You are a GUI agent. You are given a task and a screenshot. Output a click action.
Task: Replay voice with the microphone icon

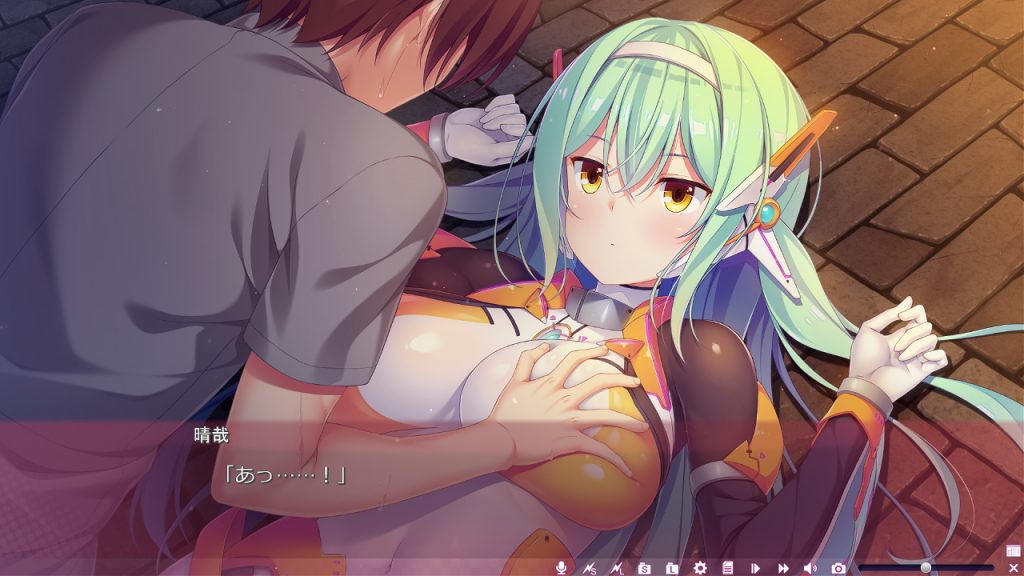(x=561, y=568)
